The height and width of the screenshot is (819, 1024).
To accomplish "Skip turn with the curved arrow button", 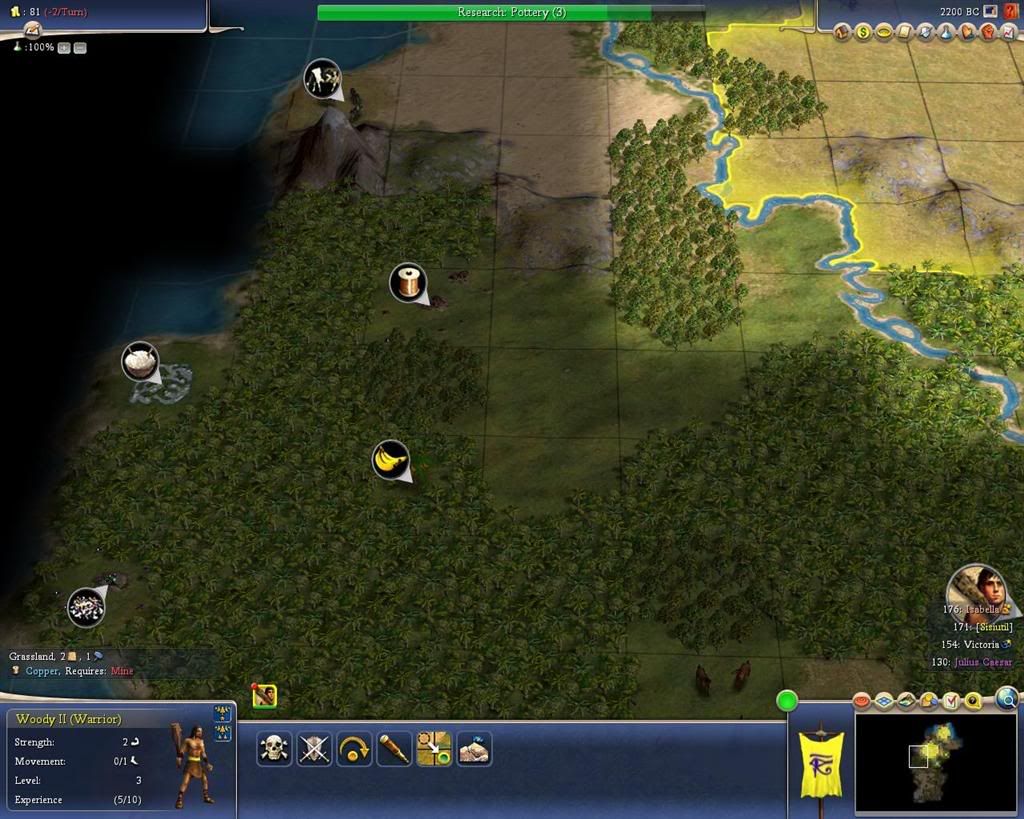I will tap(354, 749).
